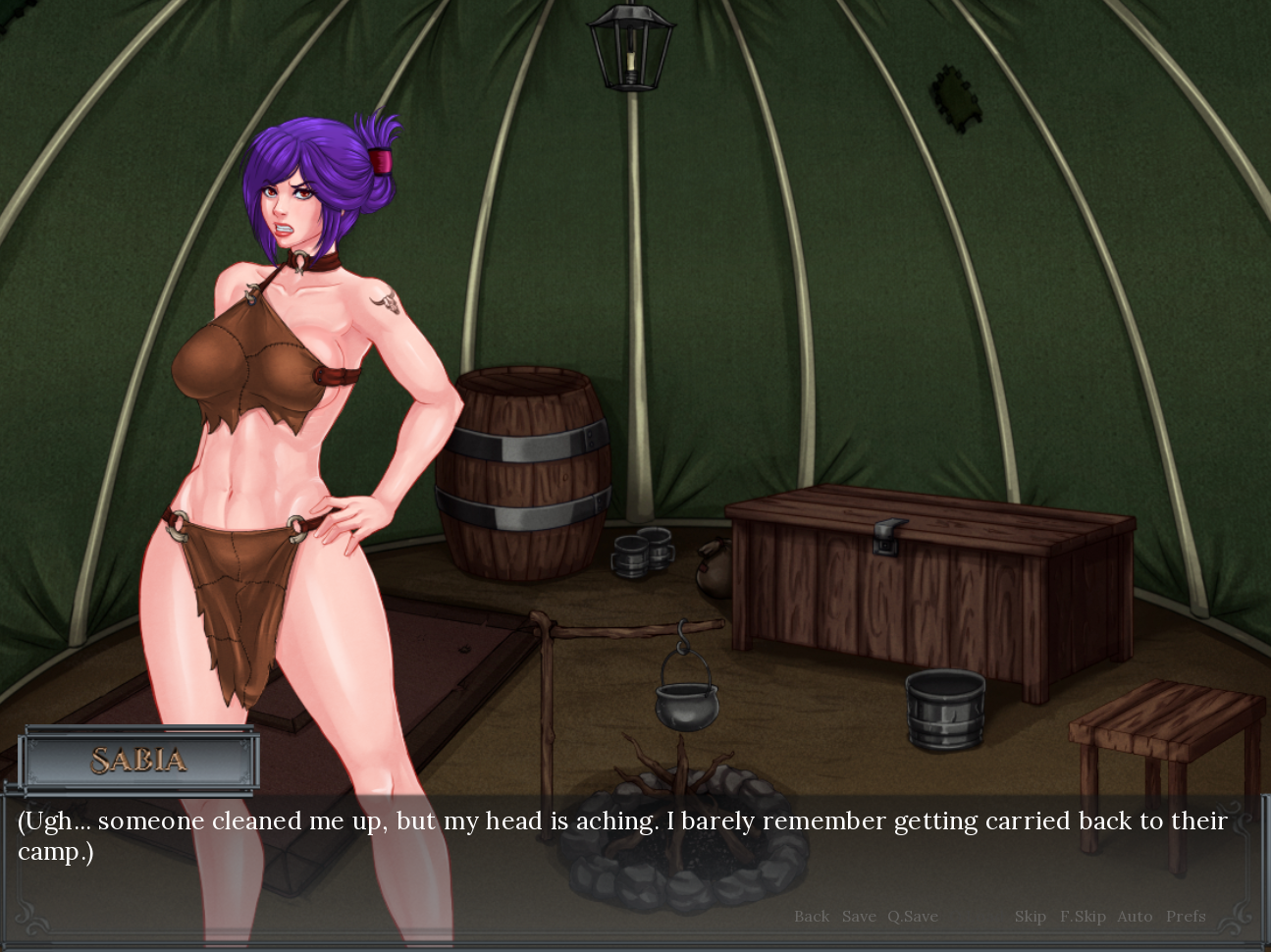This screenshot has width=1271, height=952.
Task: Open the Prefs menu
Action: tap(1186, 916)
